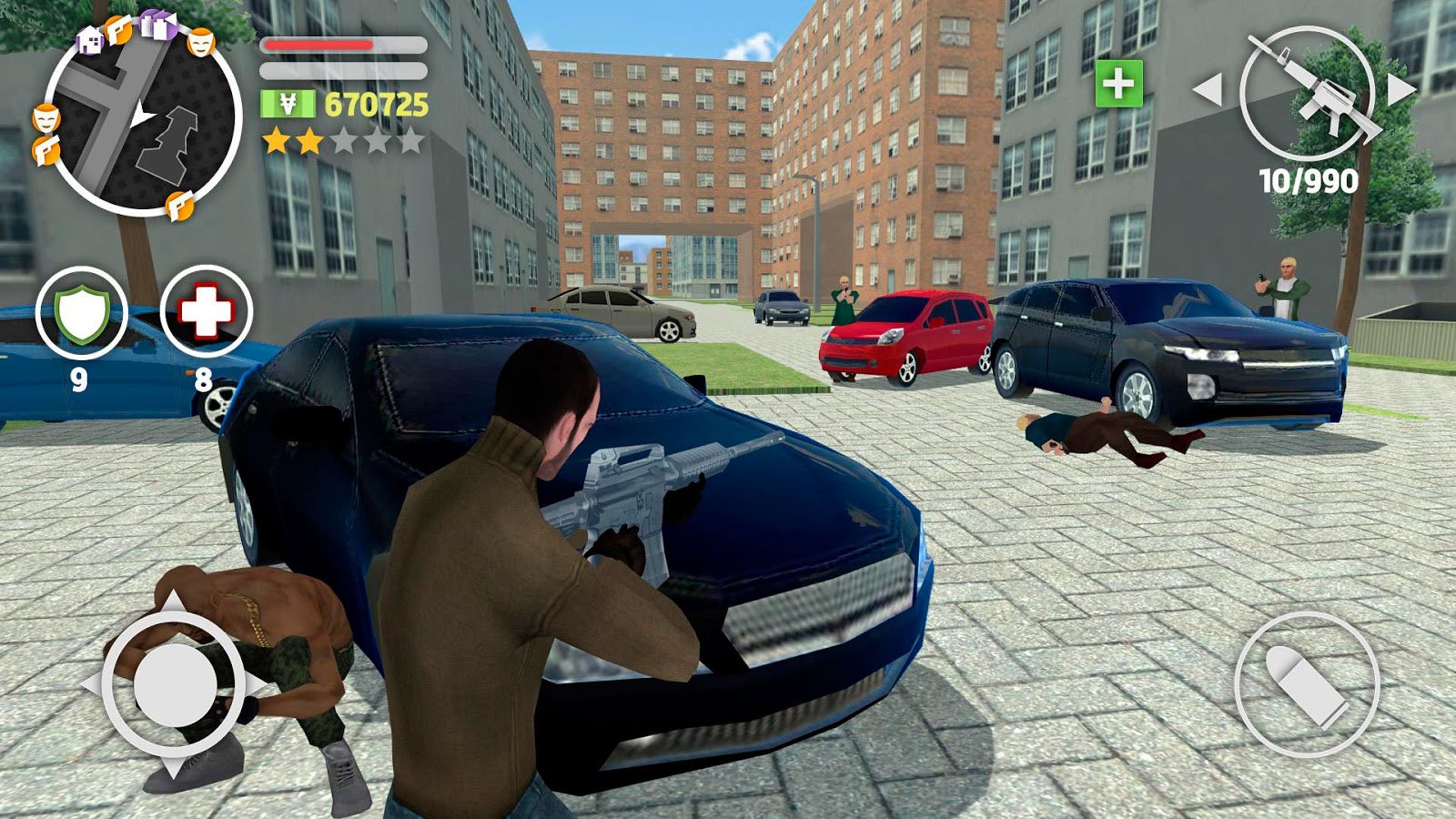
Task: Use the green shield armor item
Action: pos(81,312)
